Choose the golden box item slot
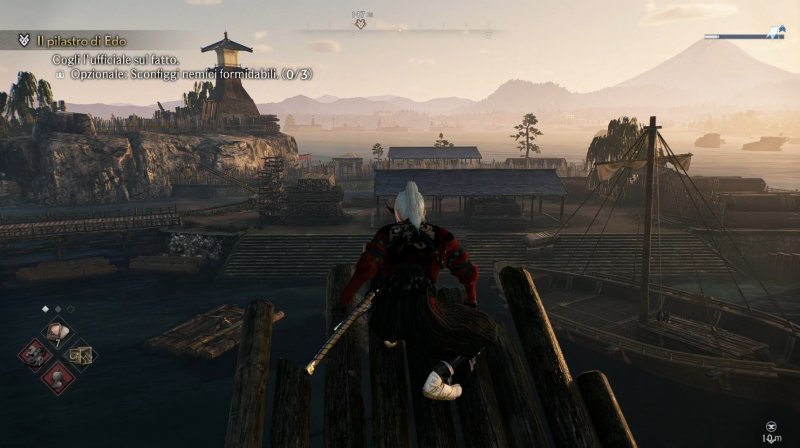 point(79,354)
